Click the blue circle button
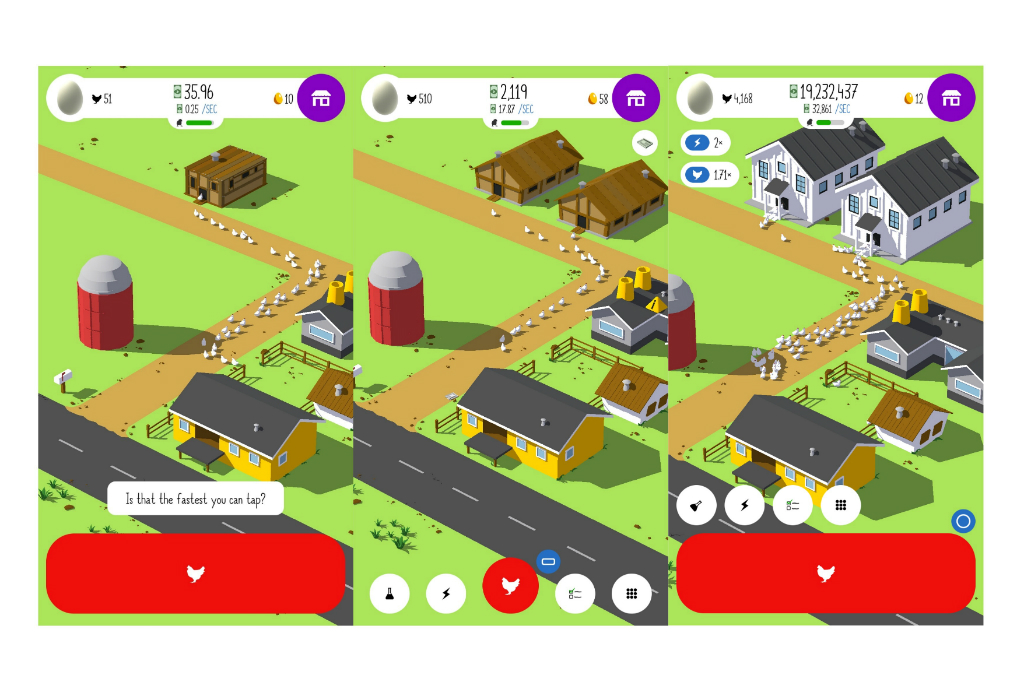The image size is (1024, 682). [x=963, y=521]
